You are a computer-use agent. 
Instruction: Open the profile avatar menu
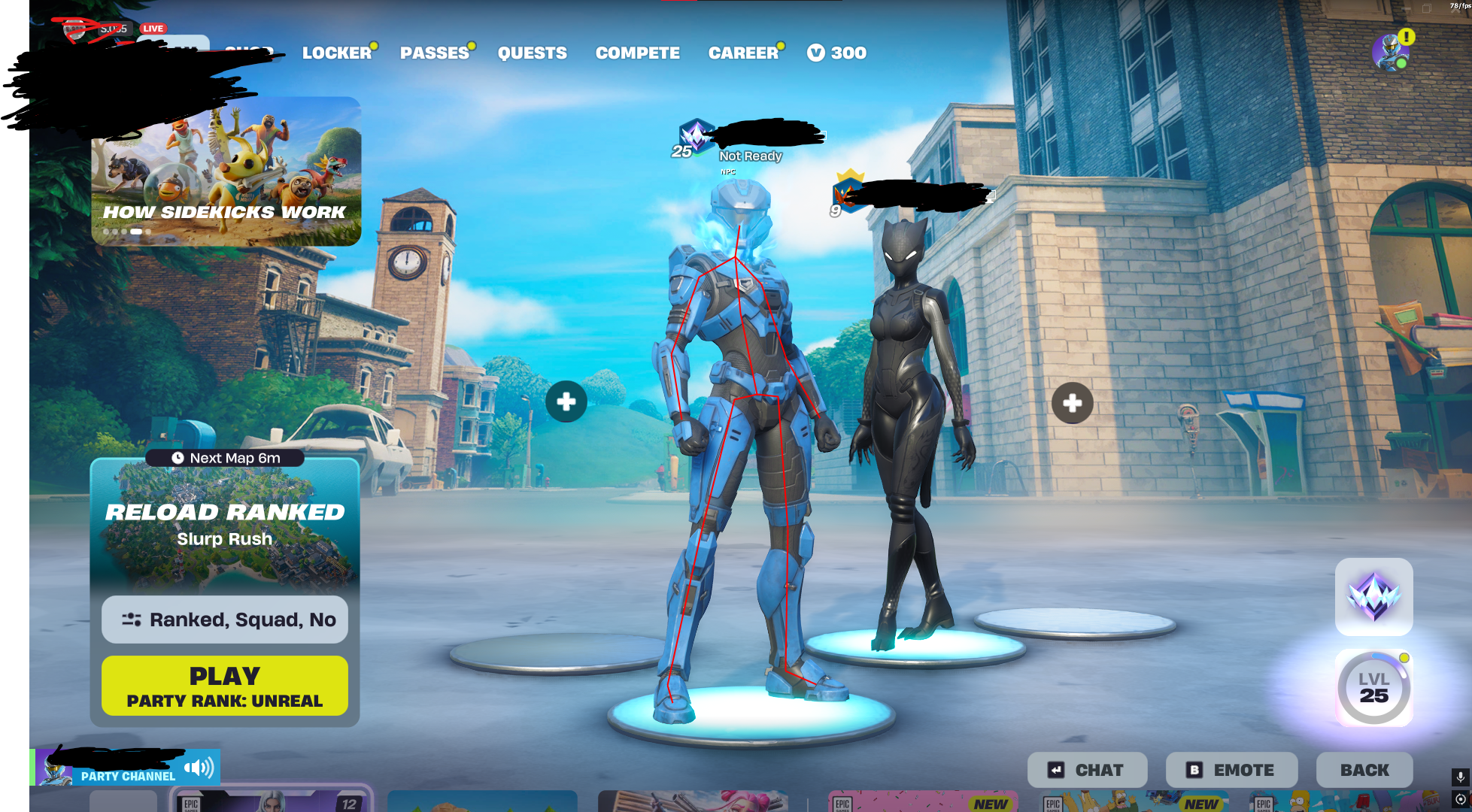1390,53
